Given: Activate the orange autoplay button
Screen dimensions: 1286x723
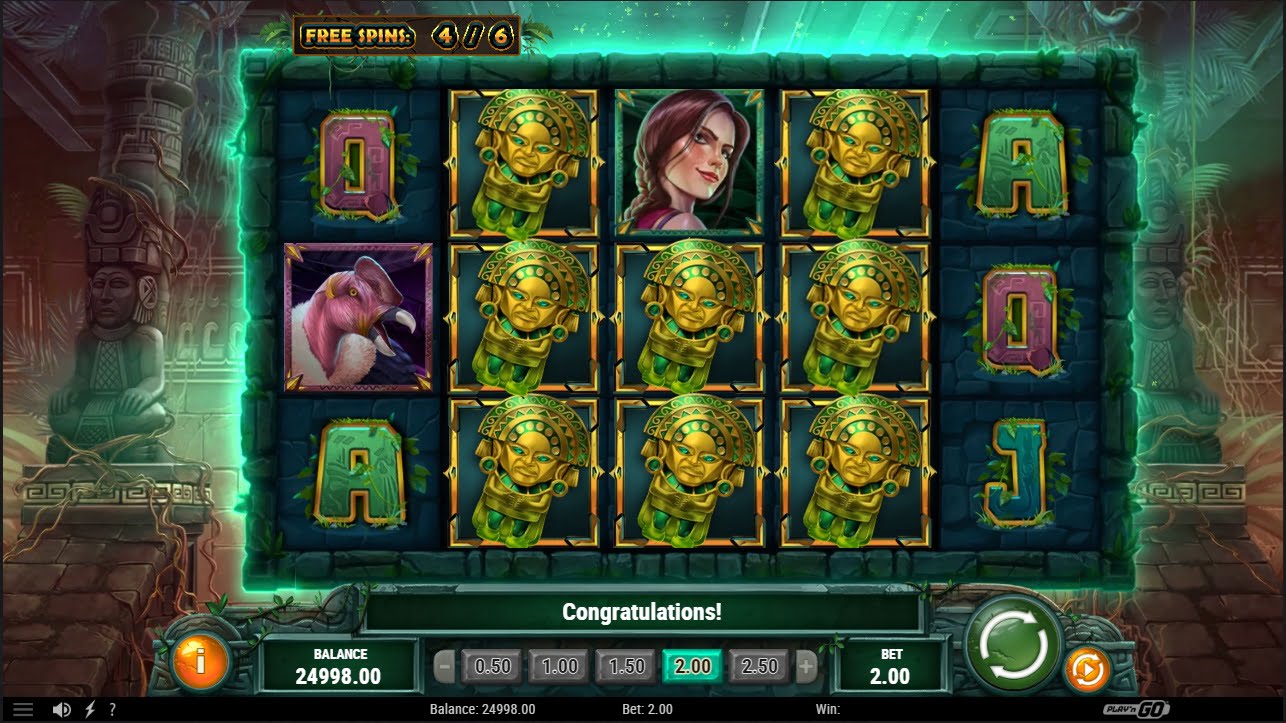Looking at the screenshot, I should 1086,669.
